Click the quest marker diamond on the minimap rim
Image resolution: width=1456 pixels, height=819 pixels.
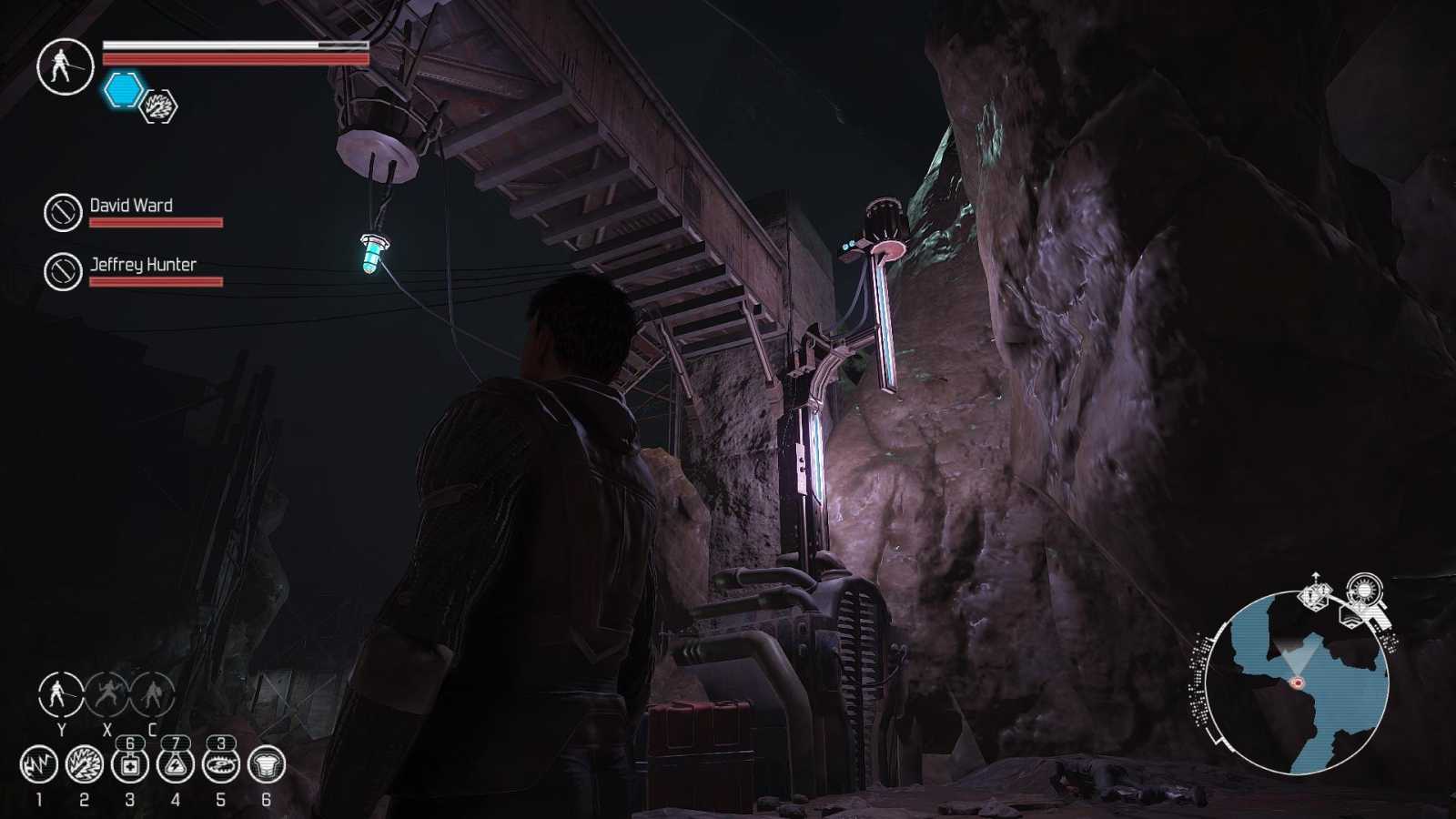tap(1314, 596)
